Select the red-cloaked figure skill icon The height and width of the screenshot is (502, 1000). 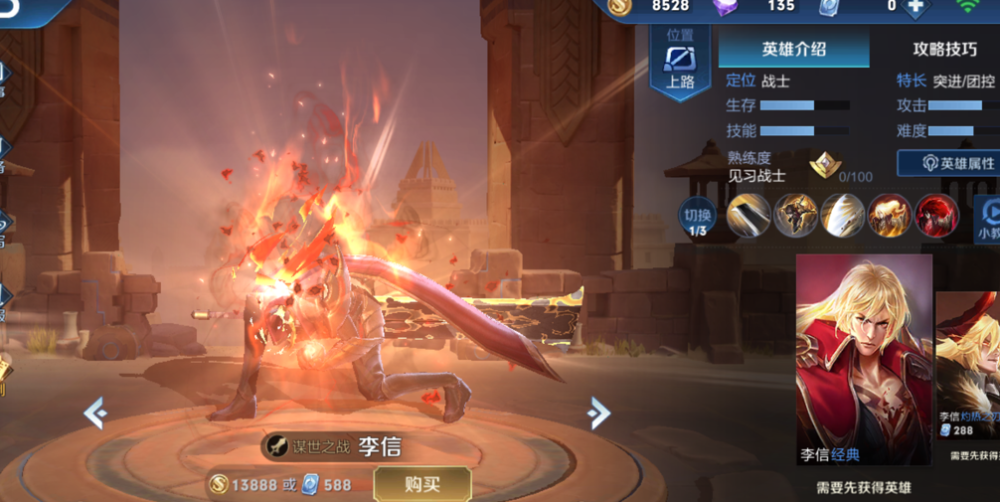[937, 215]
